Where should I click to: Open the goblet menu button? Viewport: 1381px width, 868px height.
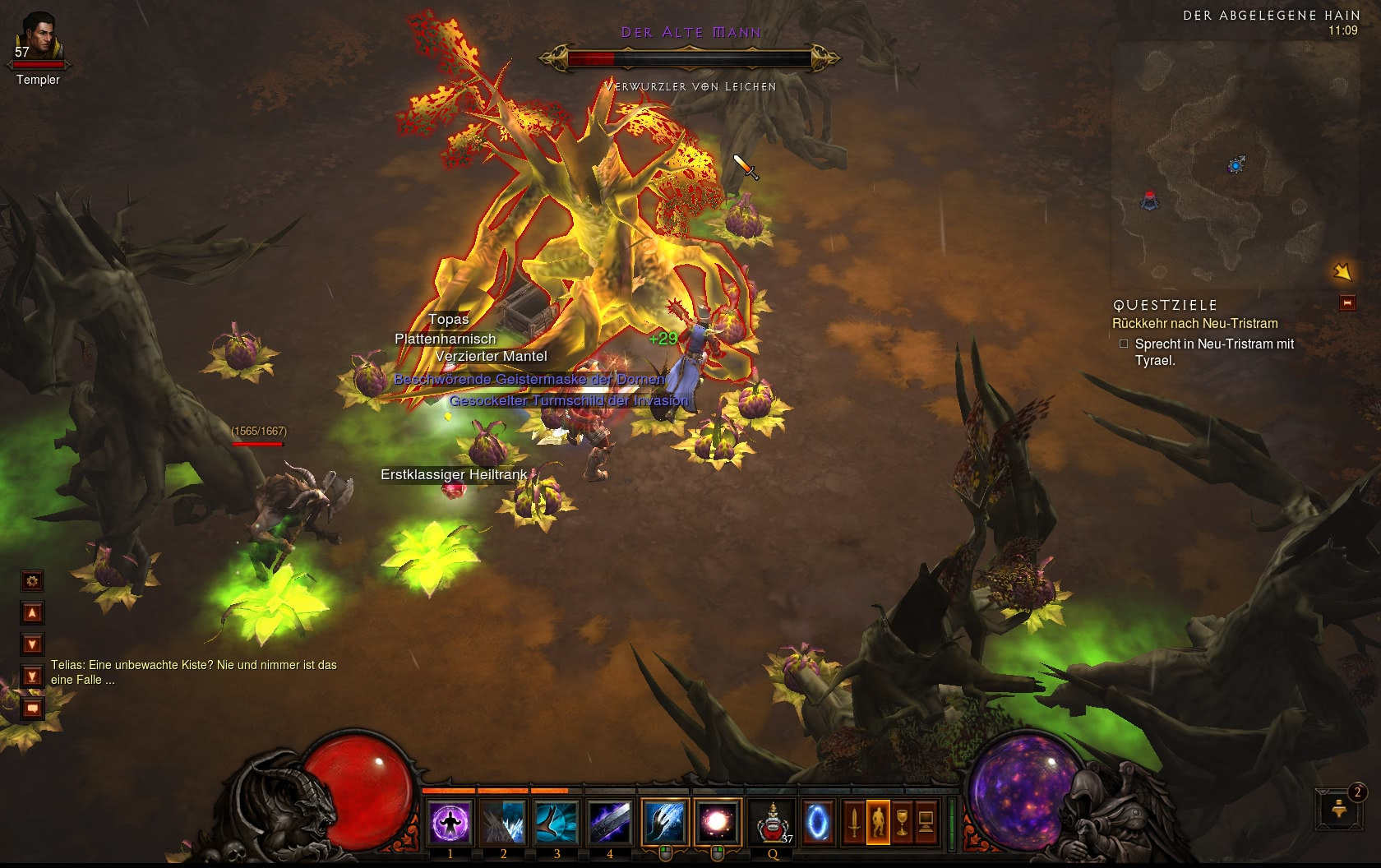tap(902, 821)
